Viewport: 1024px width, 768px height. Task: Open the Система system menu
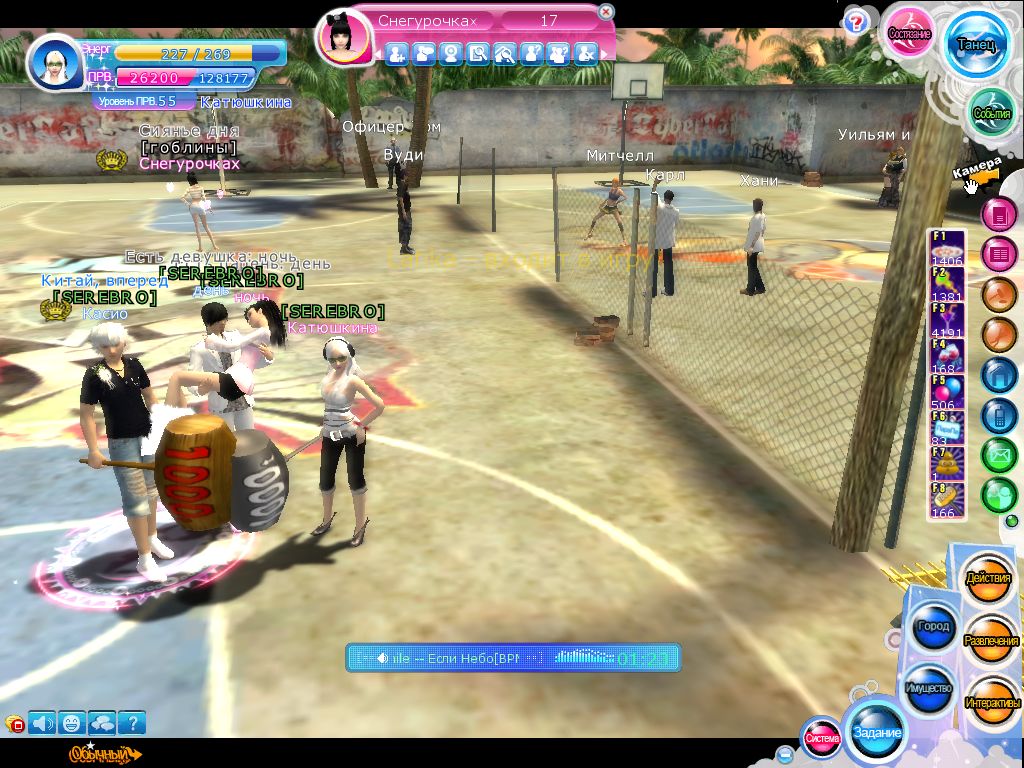click(x=822, y=738)
